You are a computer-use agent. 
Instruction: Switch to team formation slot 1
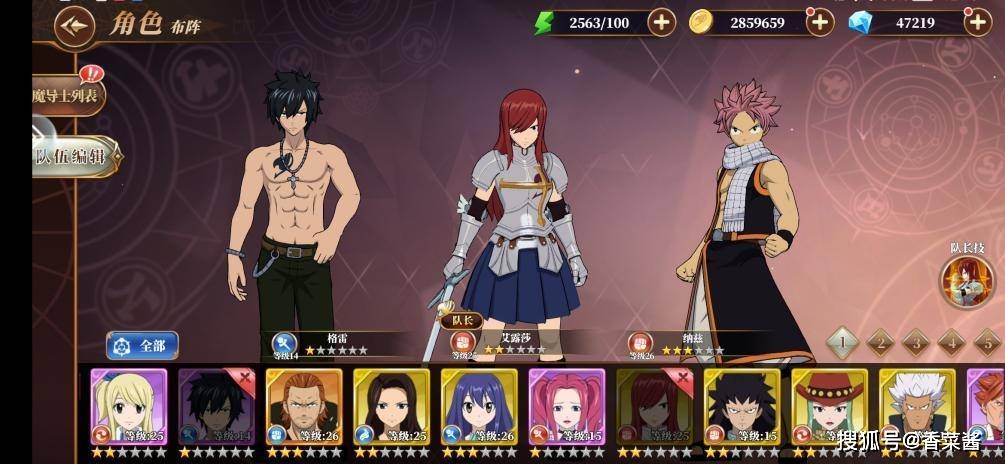(x=842, y=343)
